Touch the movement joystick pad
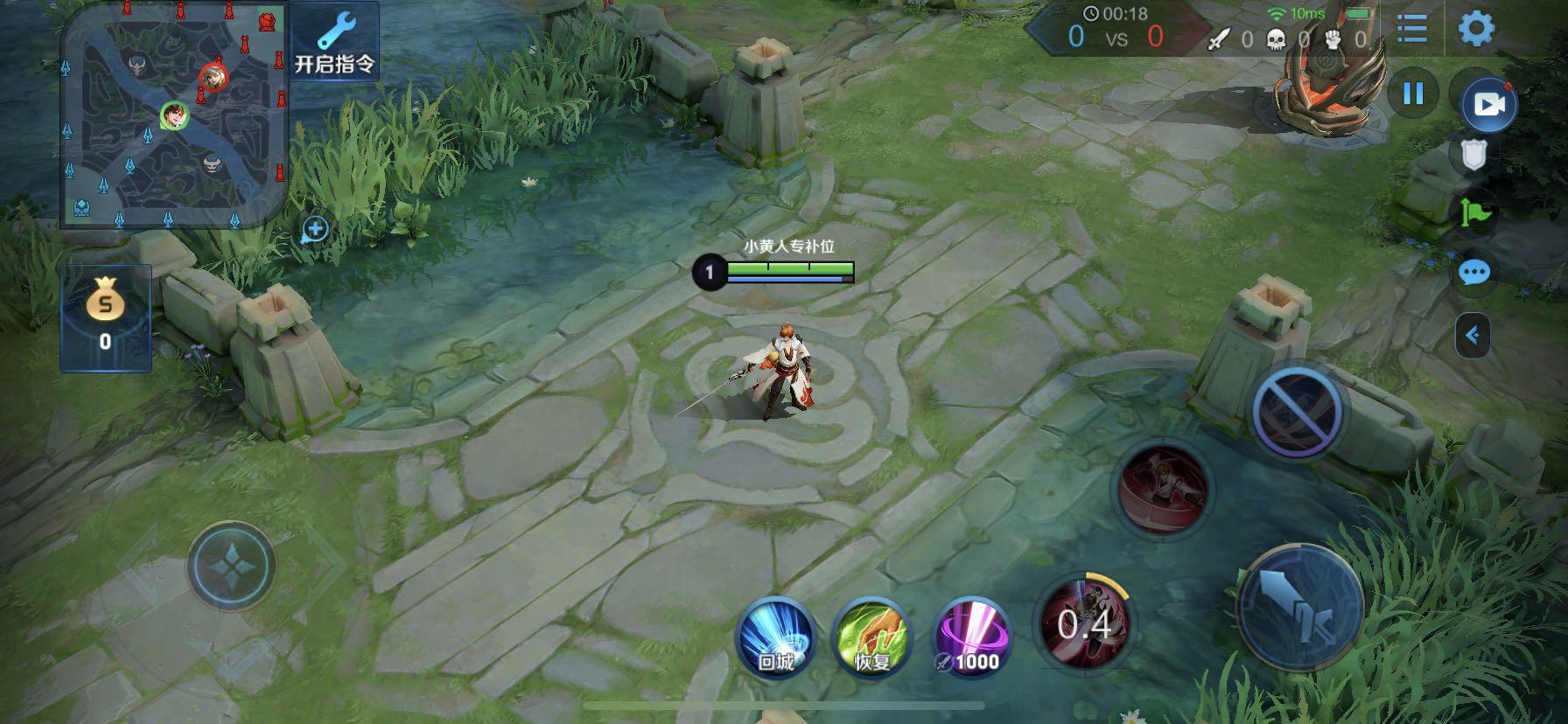The width and height of the screenshot is (1568, 724). [x=232, y=566]
